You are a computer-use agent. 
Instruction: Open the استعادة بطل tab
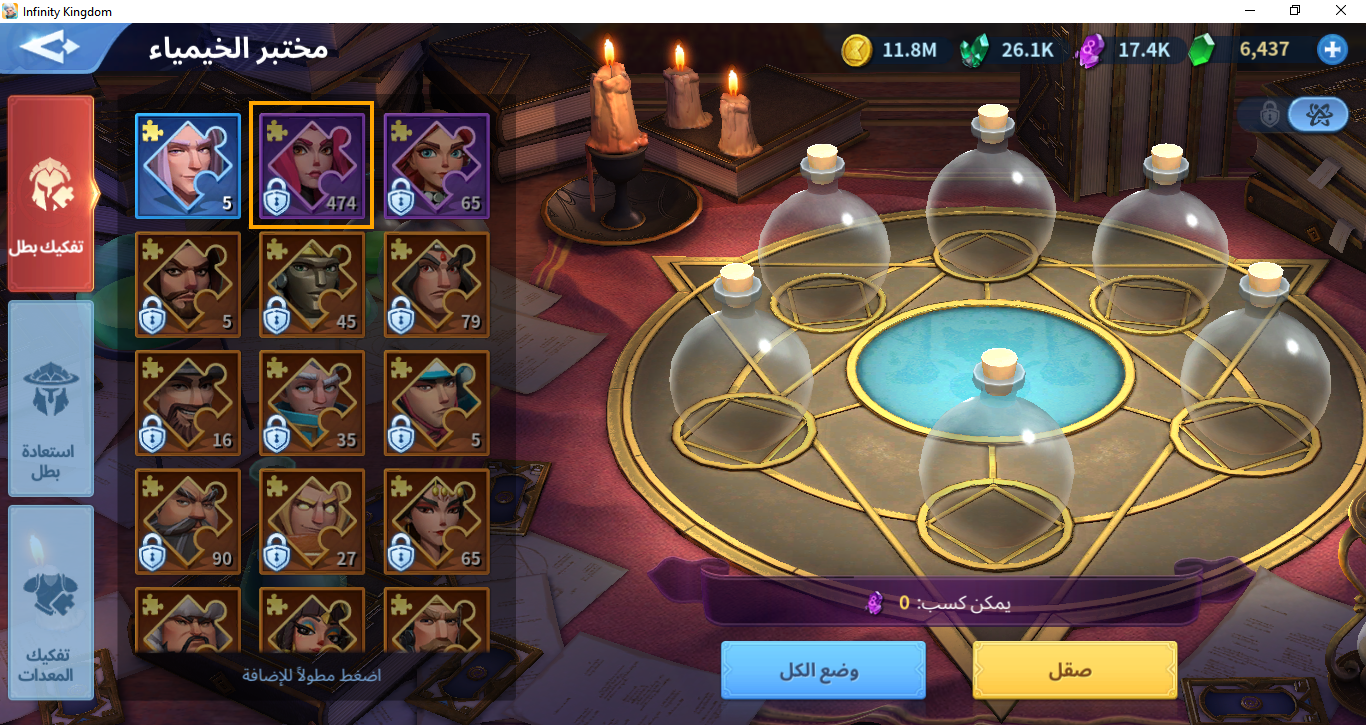[x=50, y=398]
